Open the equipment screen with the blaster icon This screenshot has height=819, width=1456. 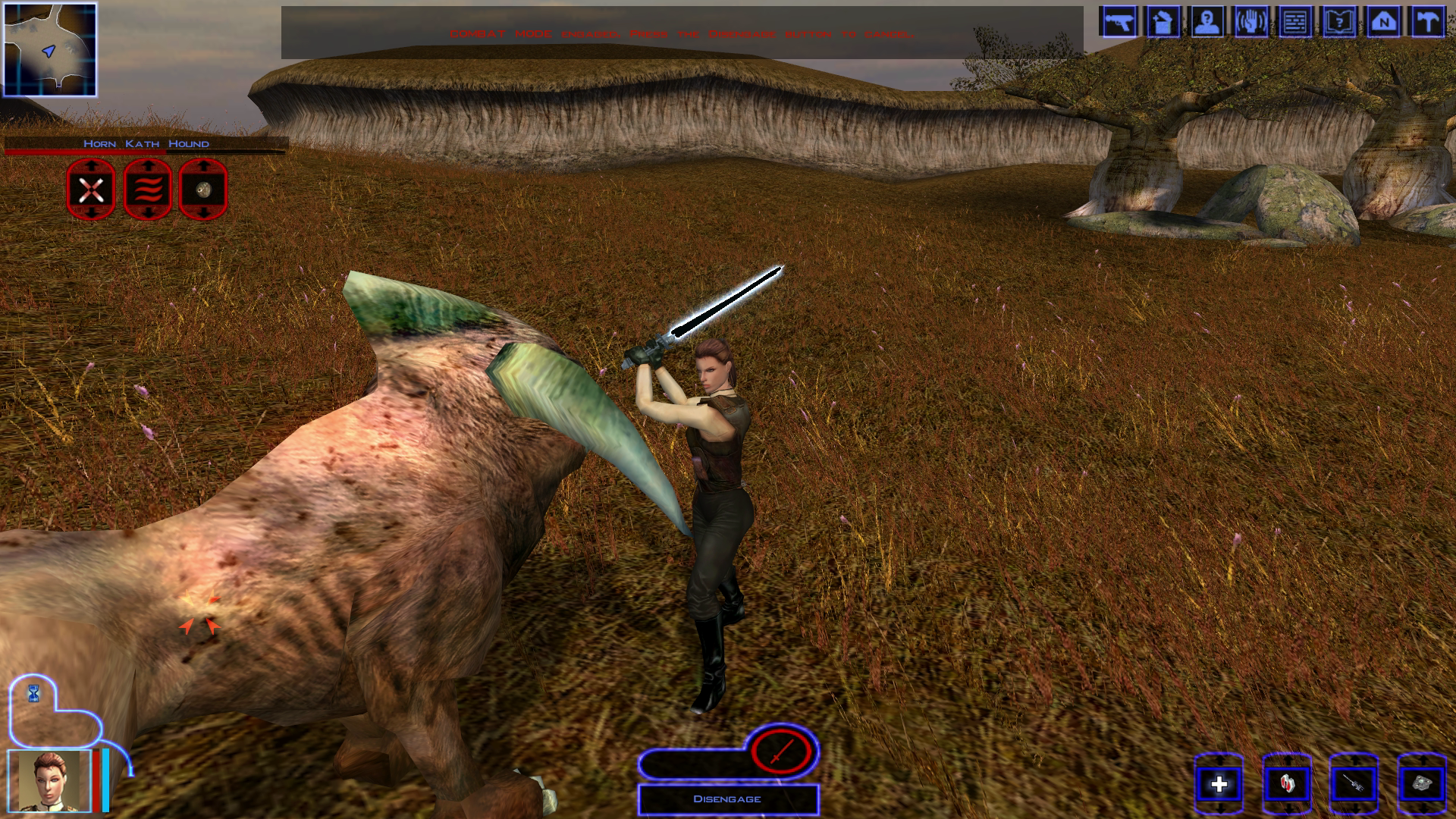point(1119,21)
